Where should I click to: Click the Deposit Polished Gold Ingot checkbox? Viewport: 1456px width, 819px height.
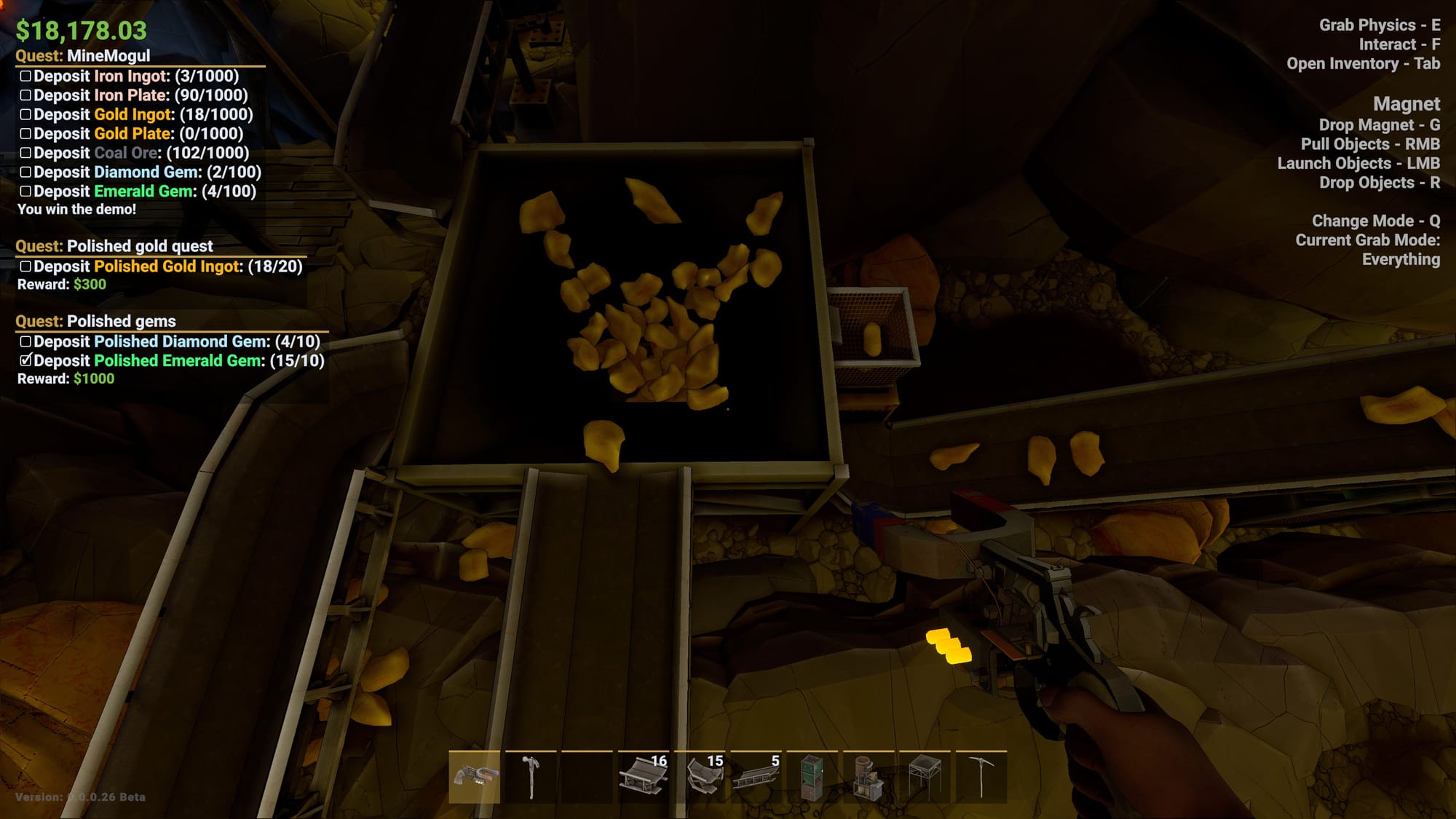pyautogui.click(x=26, y=266)
